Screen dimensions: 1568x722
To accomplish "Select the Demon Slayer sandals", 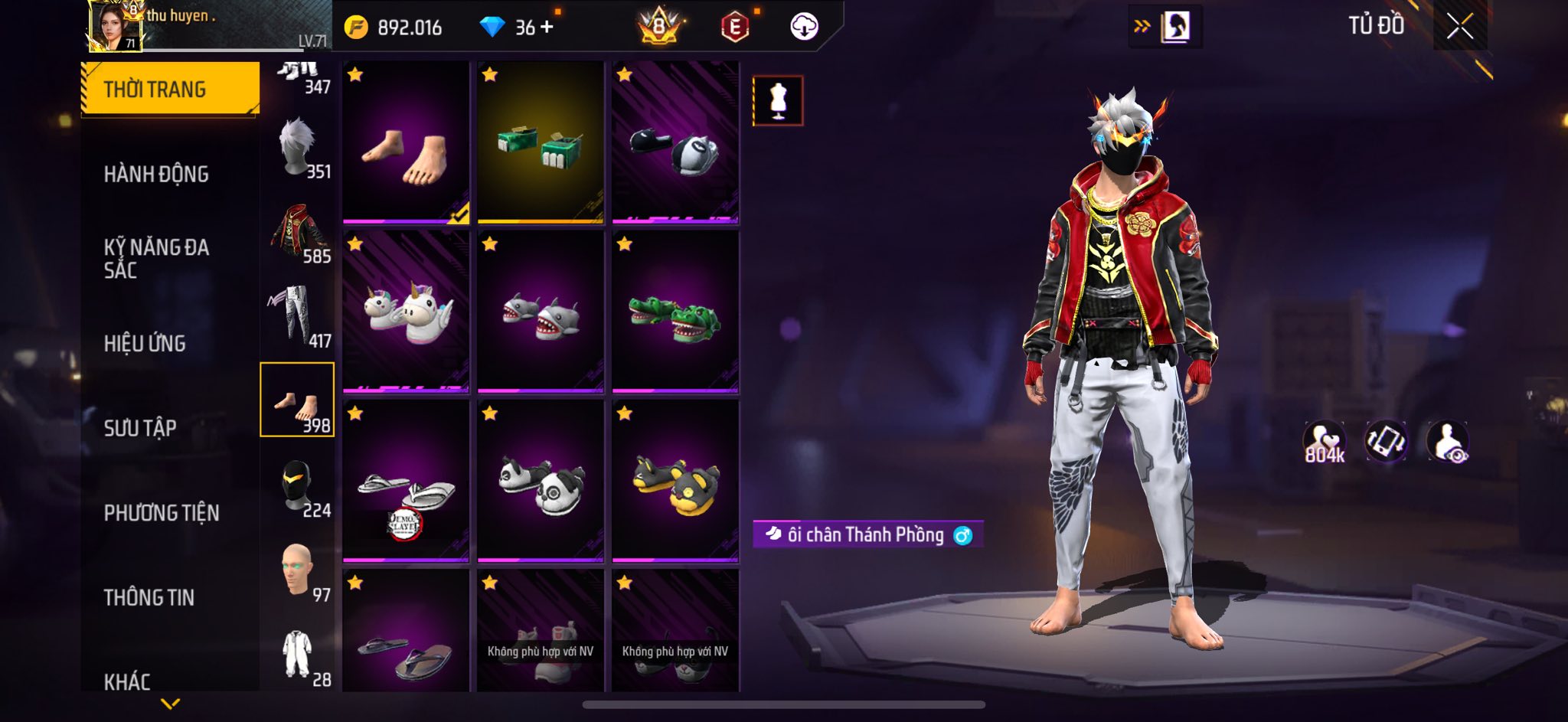I will (x=406, y=481).
